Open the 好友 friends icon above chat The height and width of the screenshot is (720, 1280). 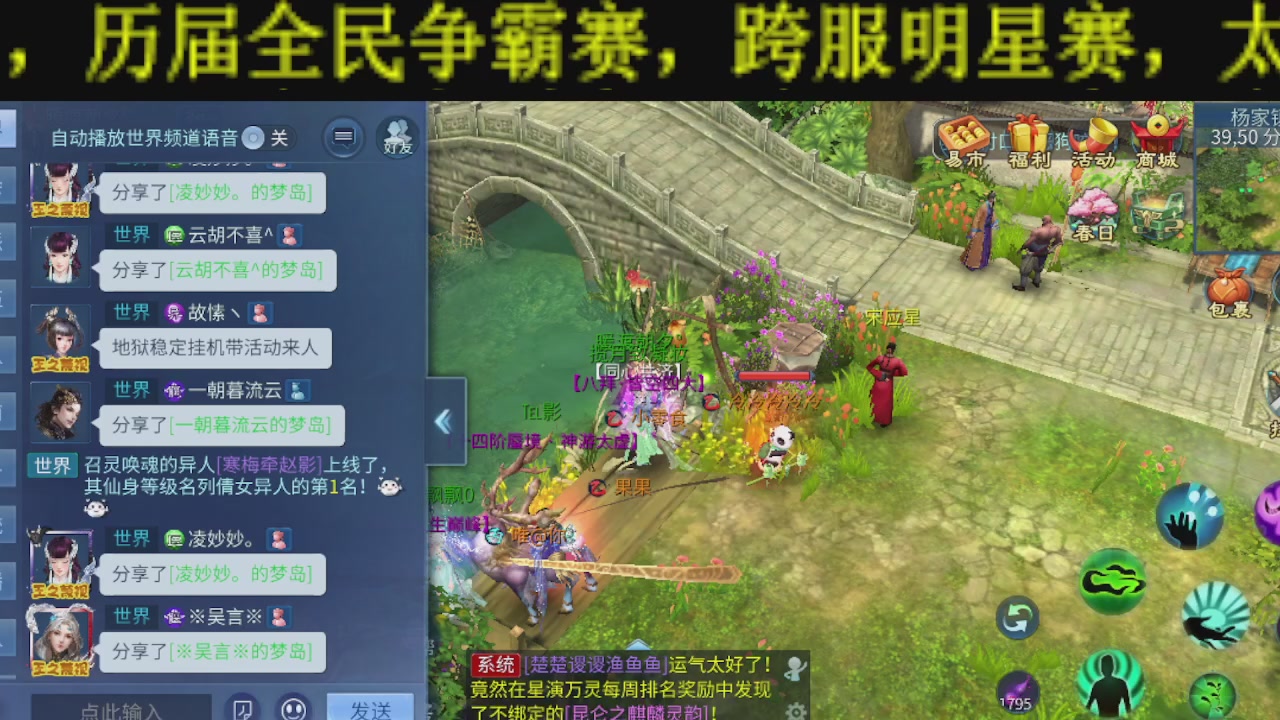(397, 136)
